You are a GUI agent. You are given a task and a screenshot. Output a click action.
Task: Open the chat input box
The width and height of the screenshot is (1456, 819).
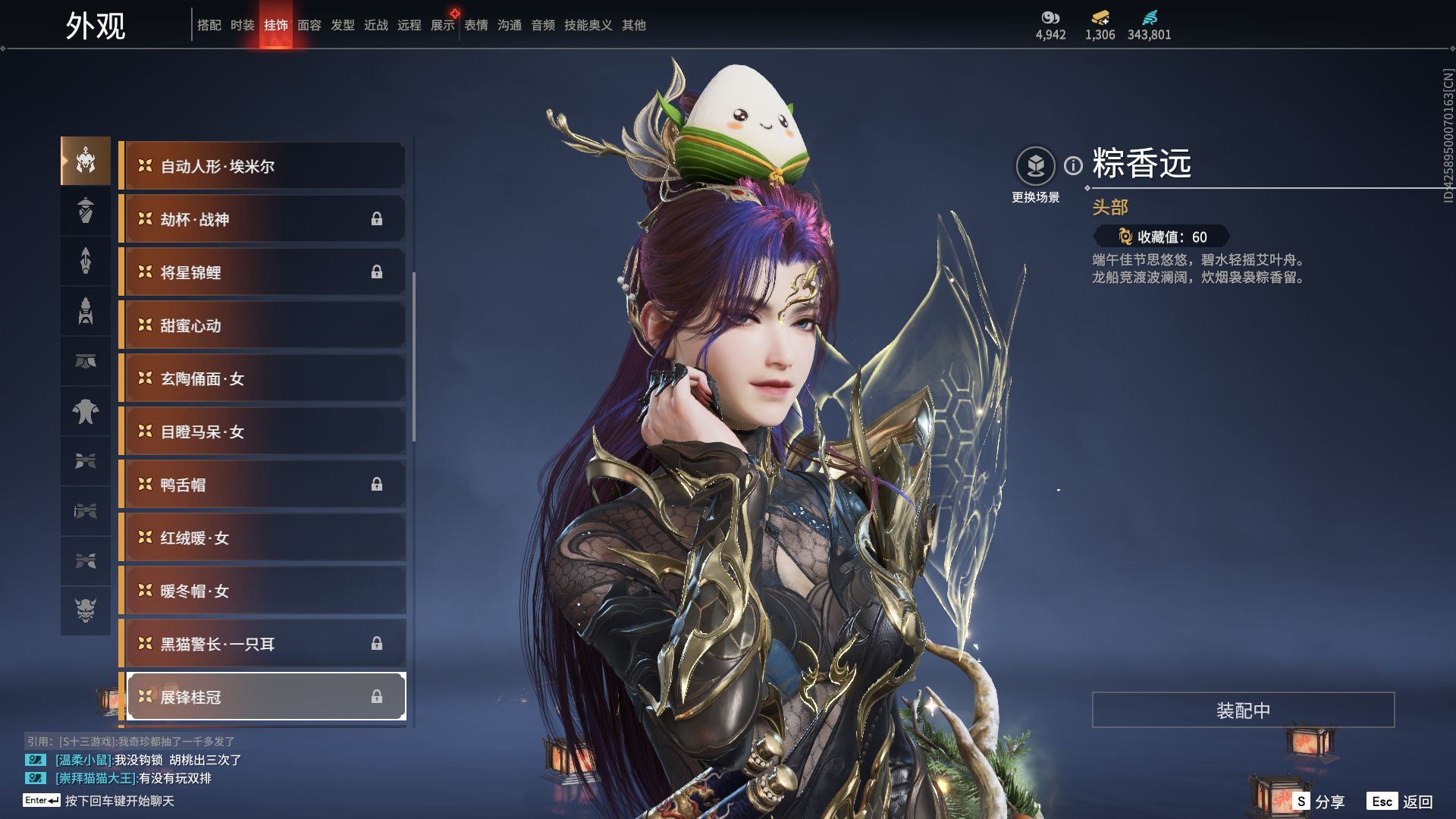[119, 801]
